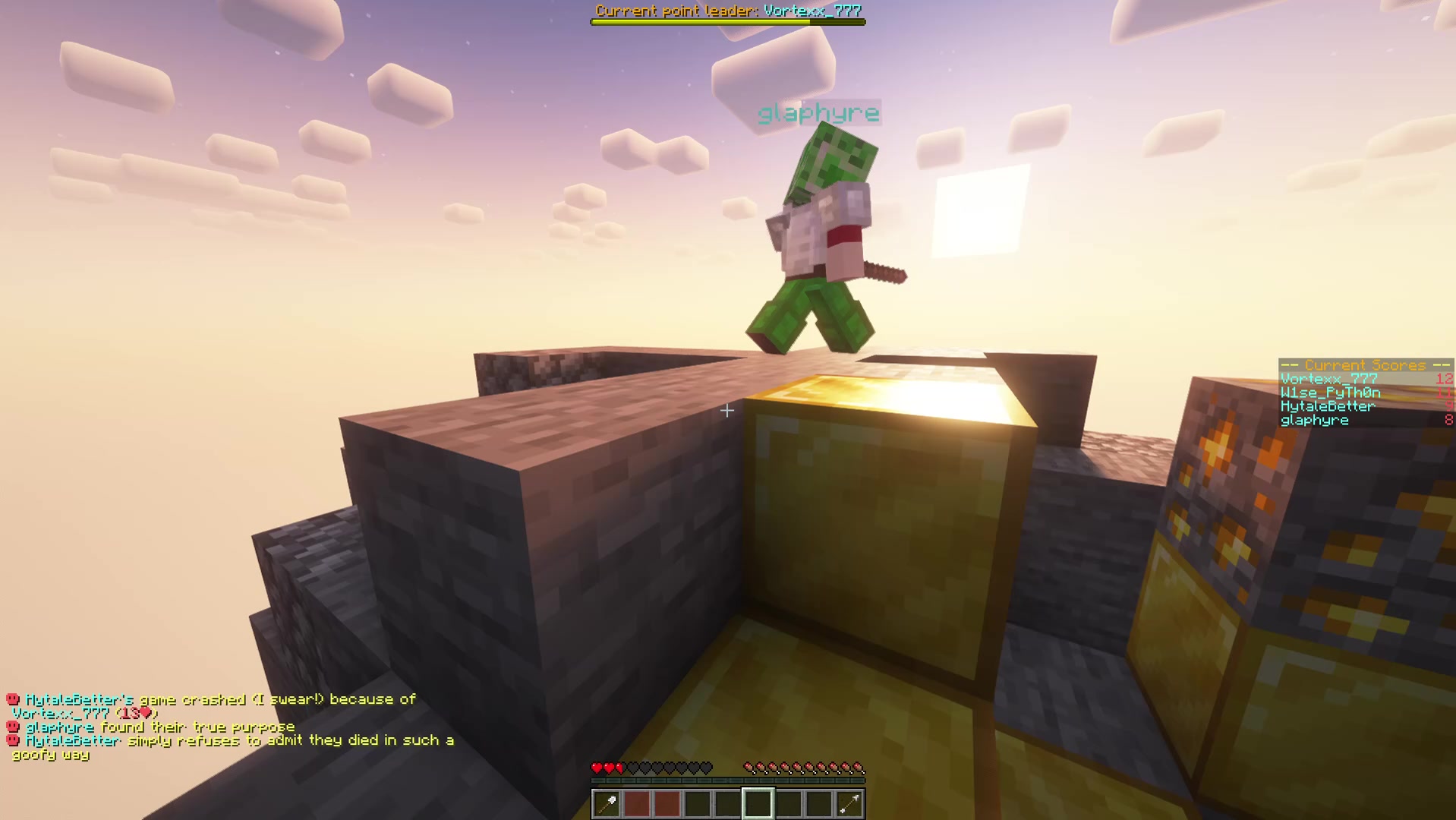Image resolution: width=1456 pixels, height=820 pixels.
Task: Click HytaleBetter's crash message in chat
Action: [213, 699]
